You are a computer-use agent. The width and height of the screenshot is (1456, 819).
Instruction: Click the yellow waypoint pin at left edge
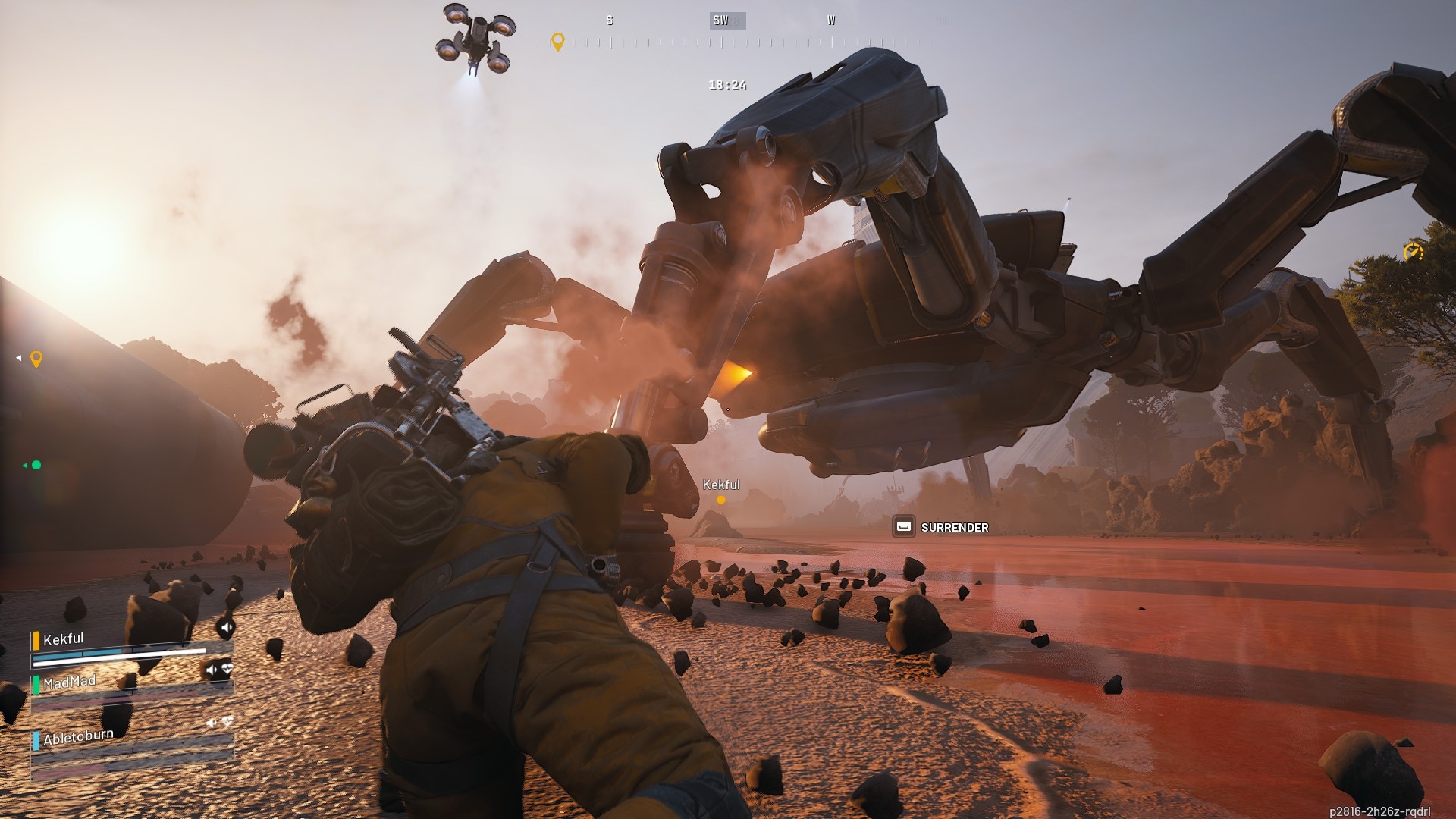point(36,359)
